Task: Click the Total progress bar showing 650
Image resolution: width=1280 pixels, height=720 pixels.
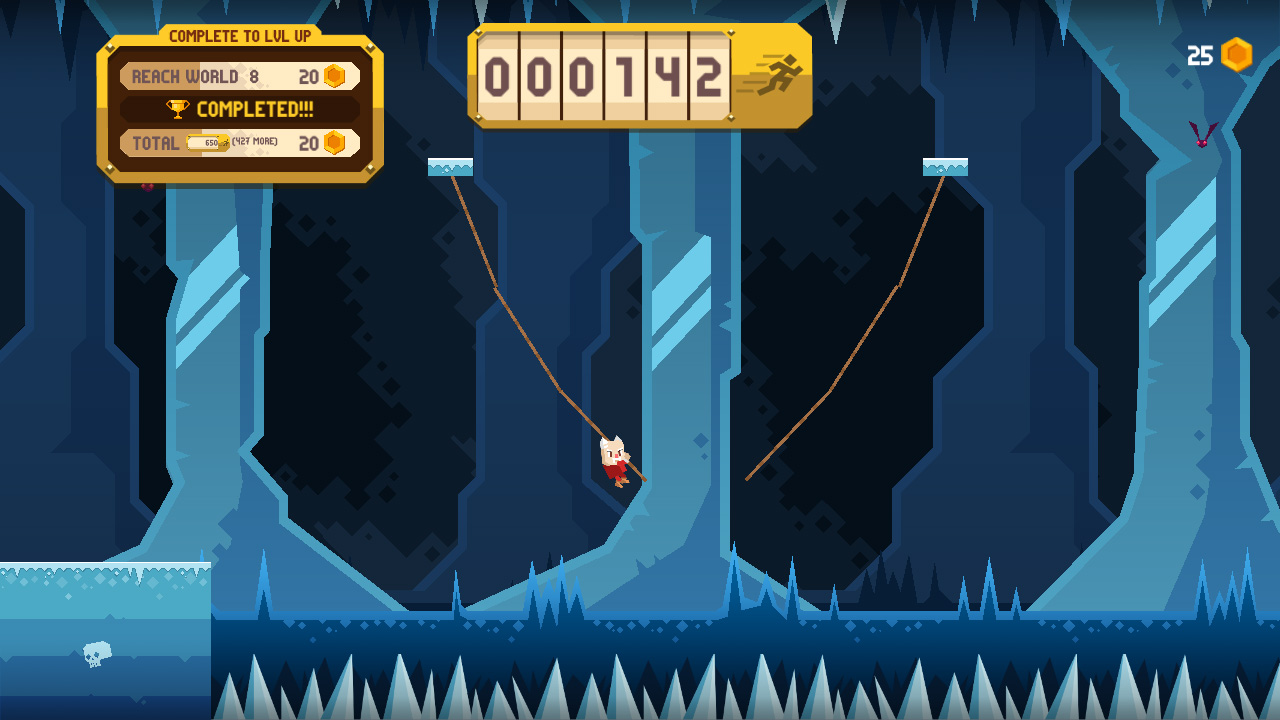Action: (206, 142)
